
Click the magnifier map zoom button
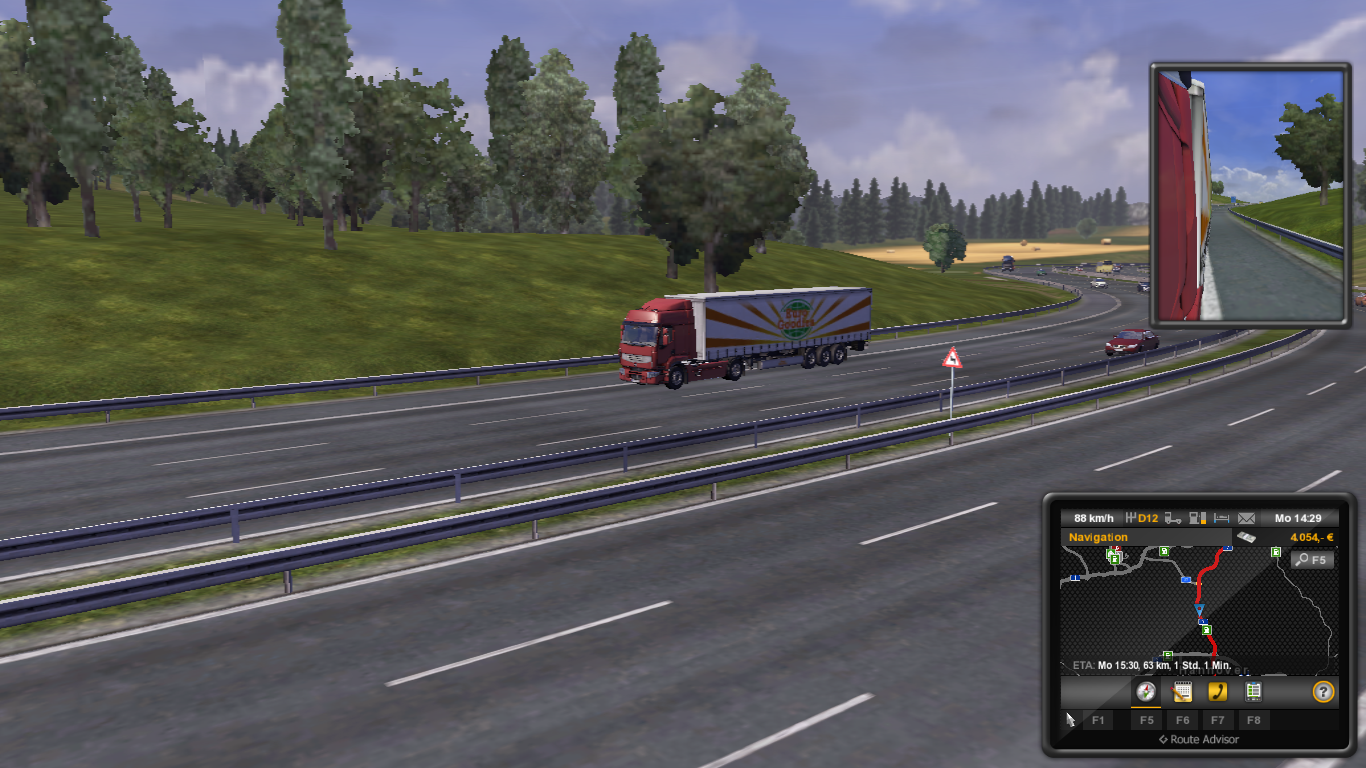click(1311, 560)
